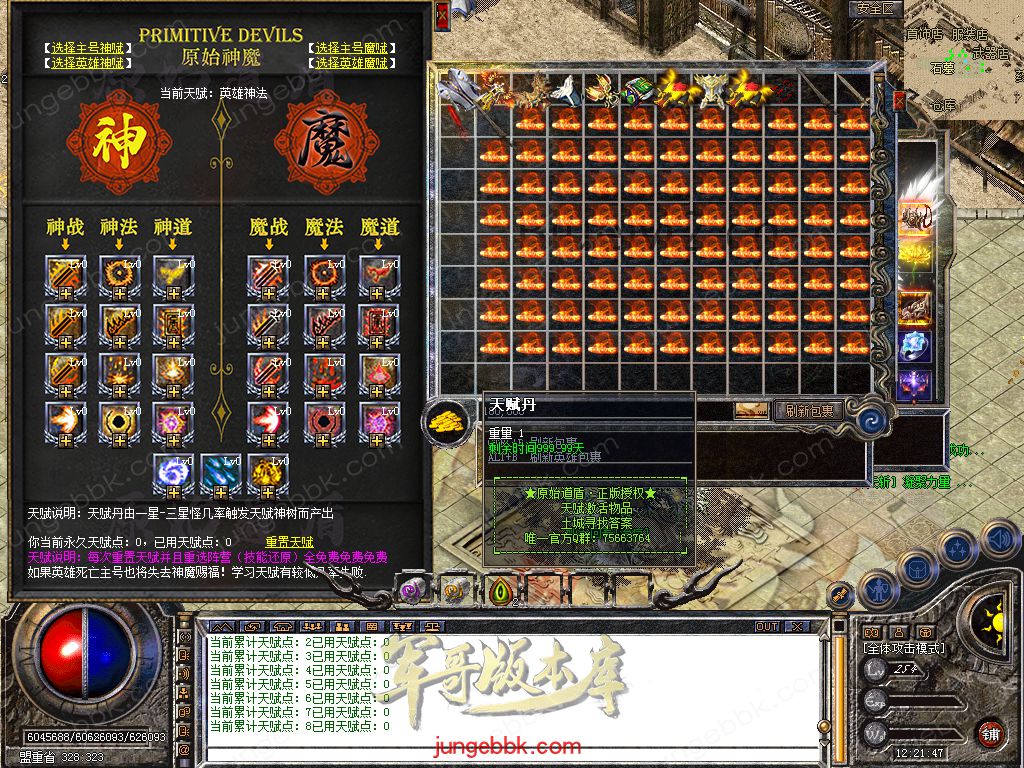This screenshot has width=1024, height=768.
Task: Select the blue swirl talent at the bottom
Action: (x=172, y=475)
